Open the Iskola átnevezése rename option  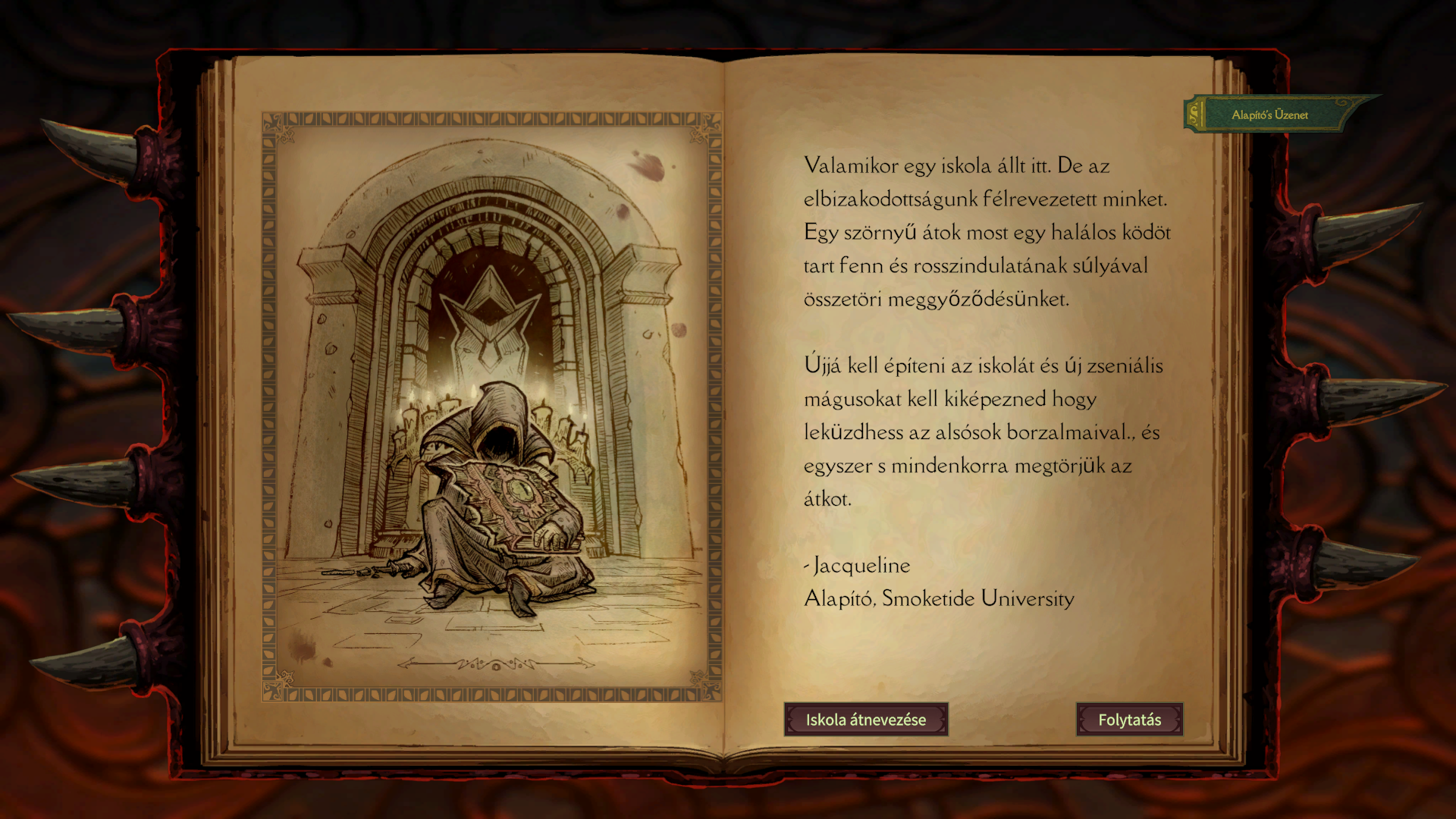tap(865, 720)
